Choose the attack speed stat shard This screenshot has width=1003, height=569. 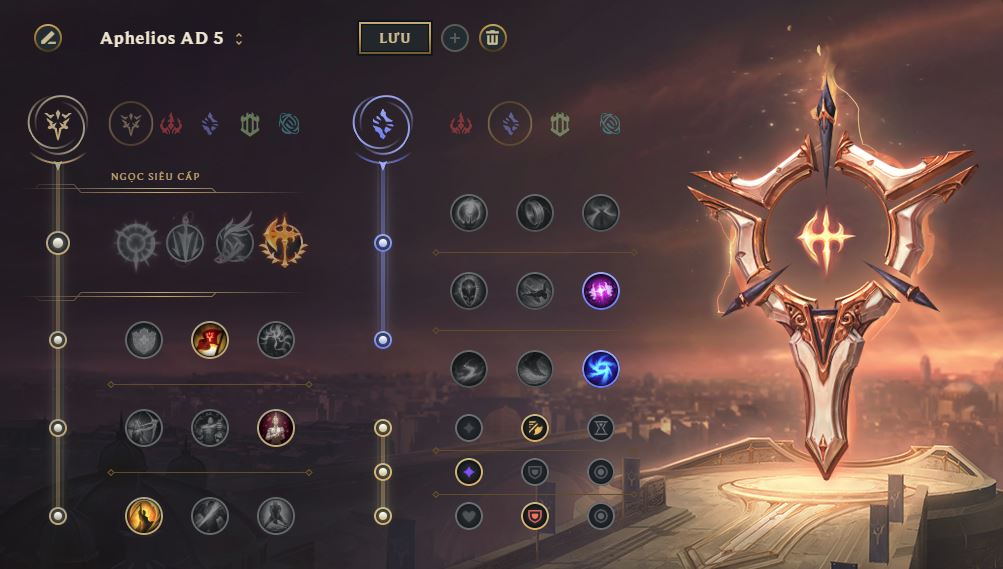[535, 428]
